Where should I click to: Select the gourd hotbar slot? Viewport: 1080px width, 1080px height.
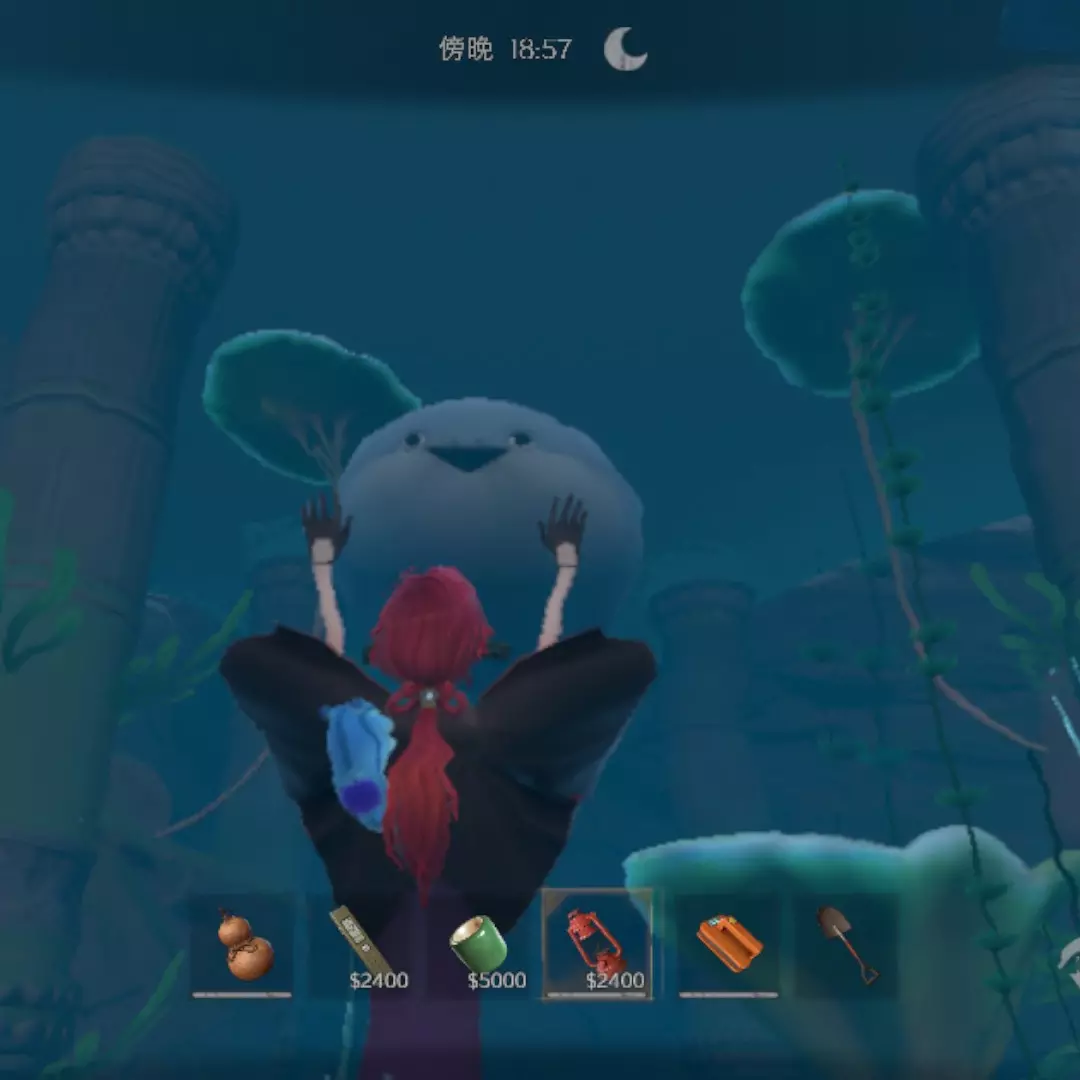click(x=243, y=944)
